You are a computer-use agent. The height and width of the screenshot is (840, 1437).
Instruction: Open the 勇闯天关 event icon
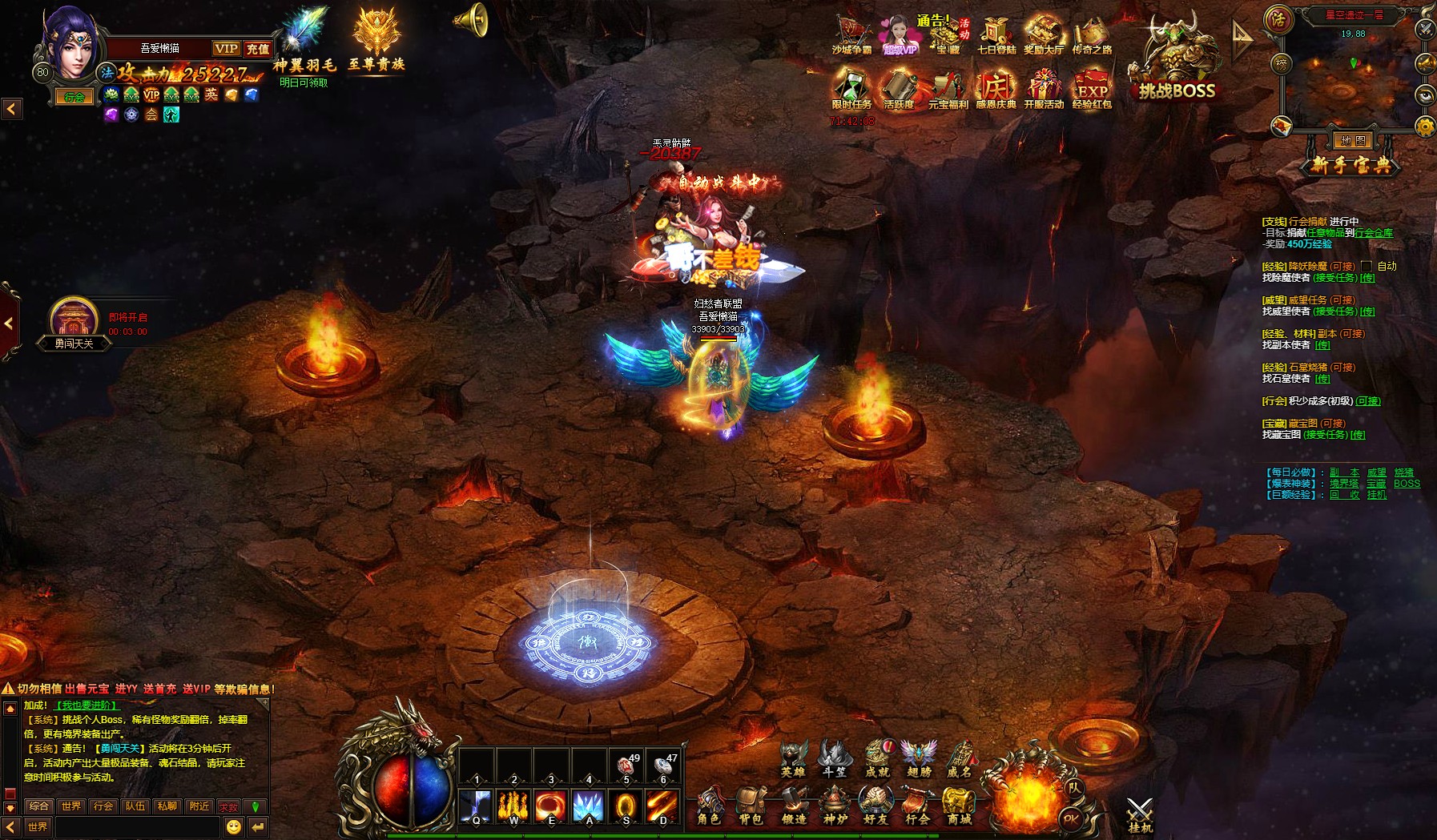pos(74,322)
